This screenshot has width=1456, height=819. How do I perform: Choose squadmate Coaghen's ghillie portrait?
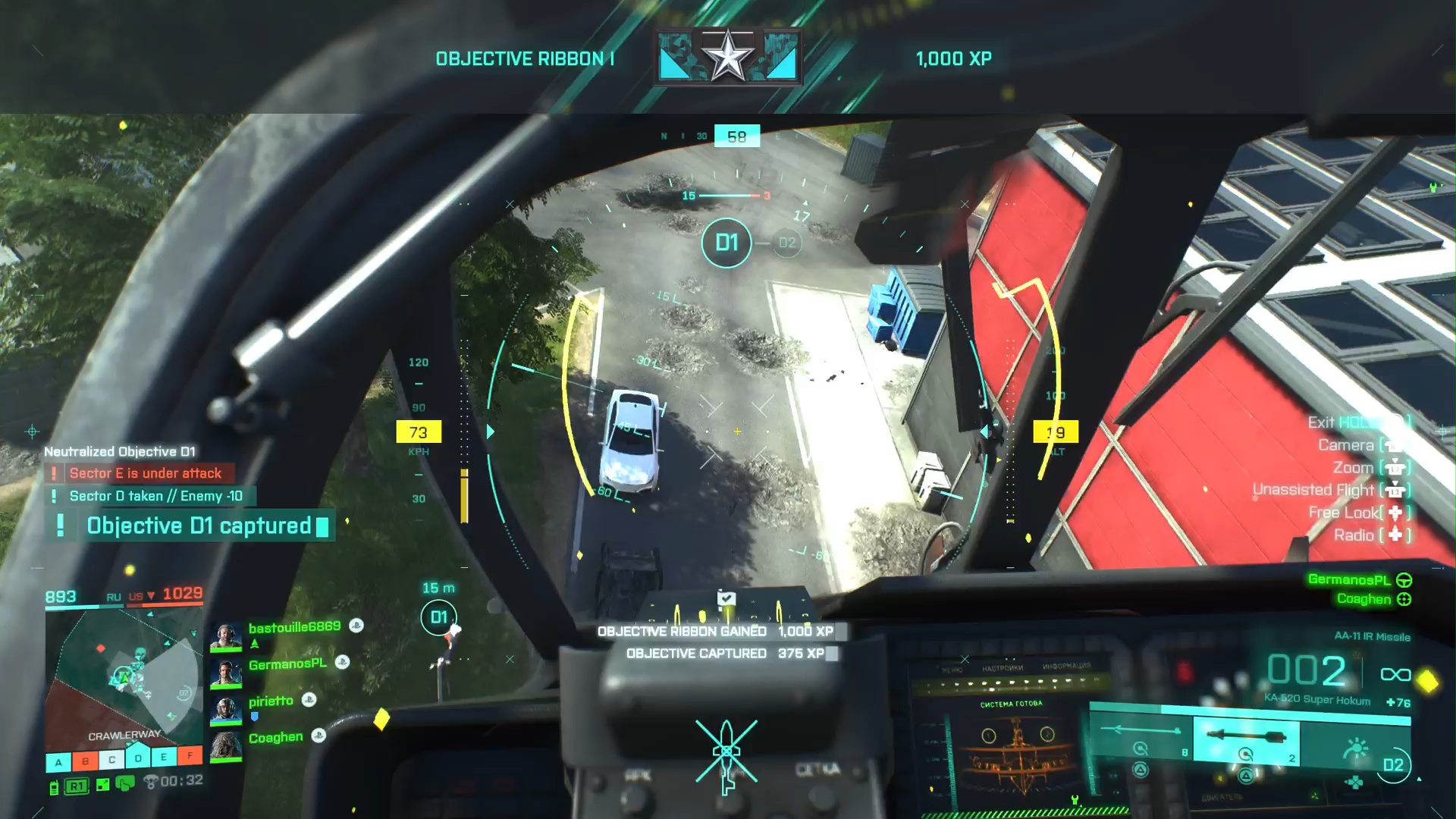pyautogui.click(x=225, y=746)
